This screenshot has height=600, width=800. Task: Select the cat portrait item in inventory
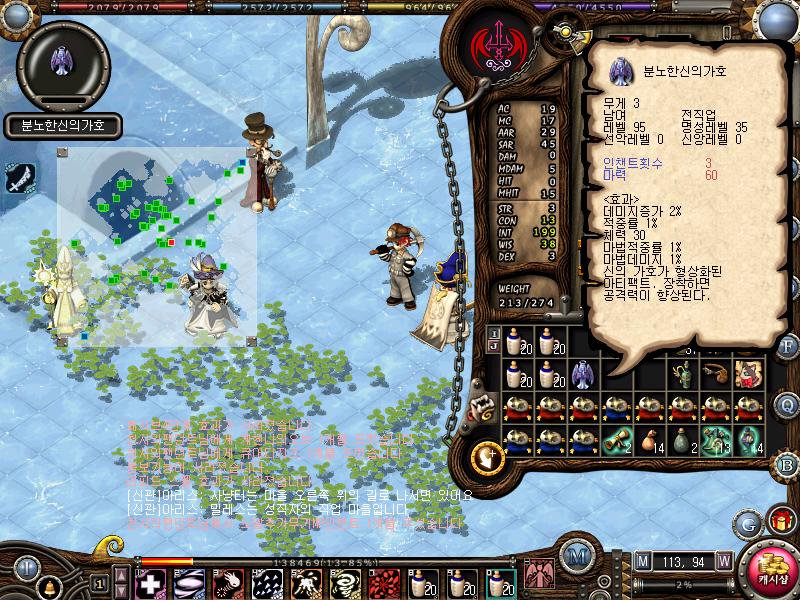tap(749, 374)
